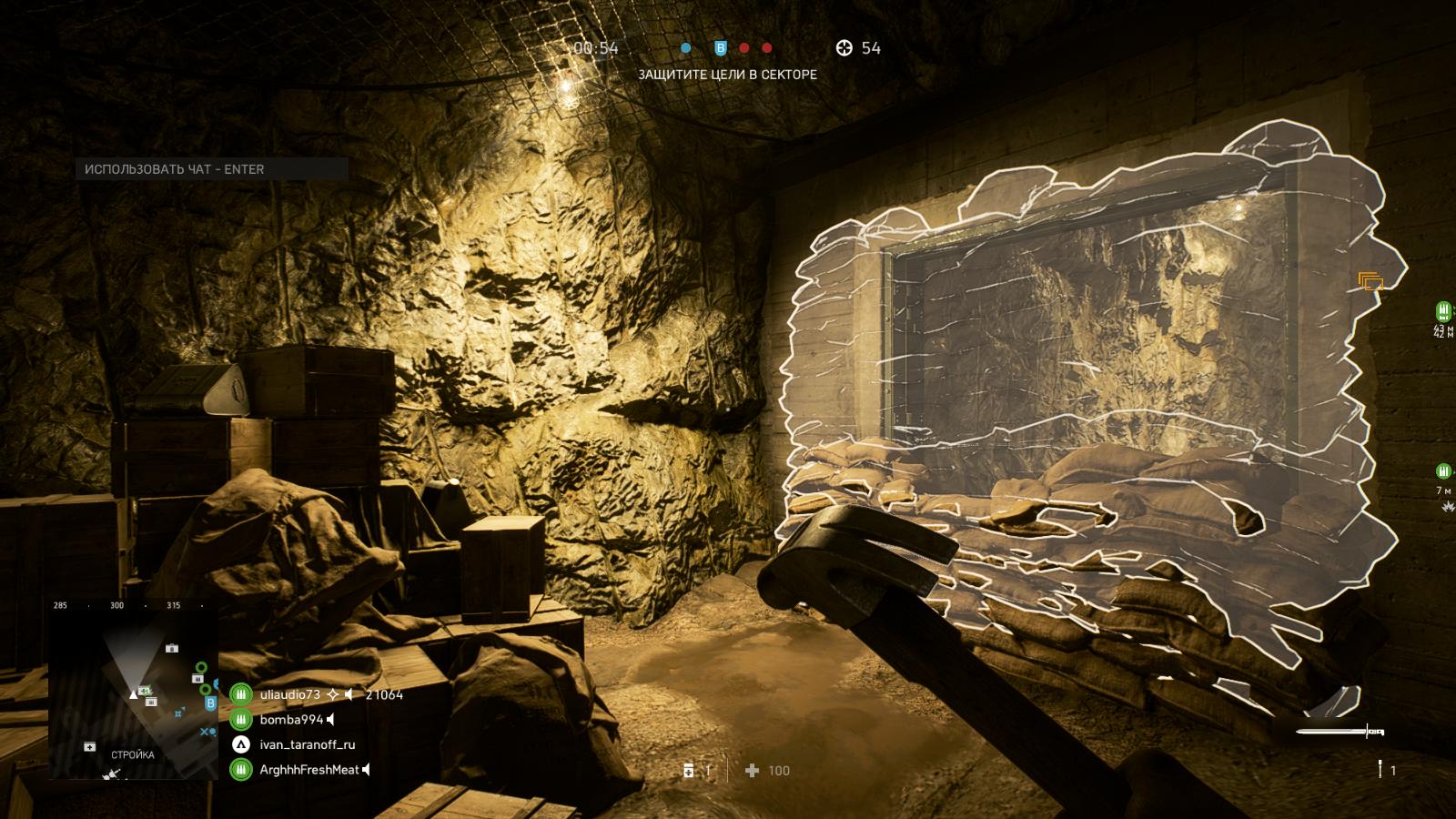The height and width of the screenshot is (819, 1456).
Task: Select squadmate uliaudio73 in squad list
Action: (289, 694)
